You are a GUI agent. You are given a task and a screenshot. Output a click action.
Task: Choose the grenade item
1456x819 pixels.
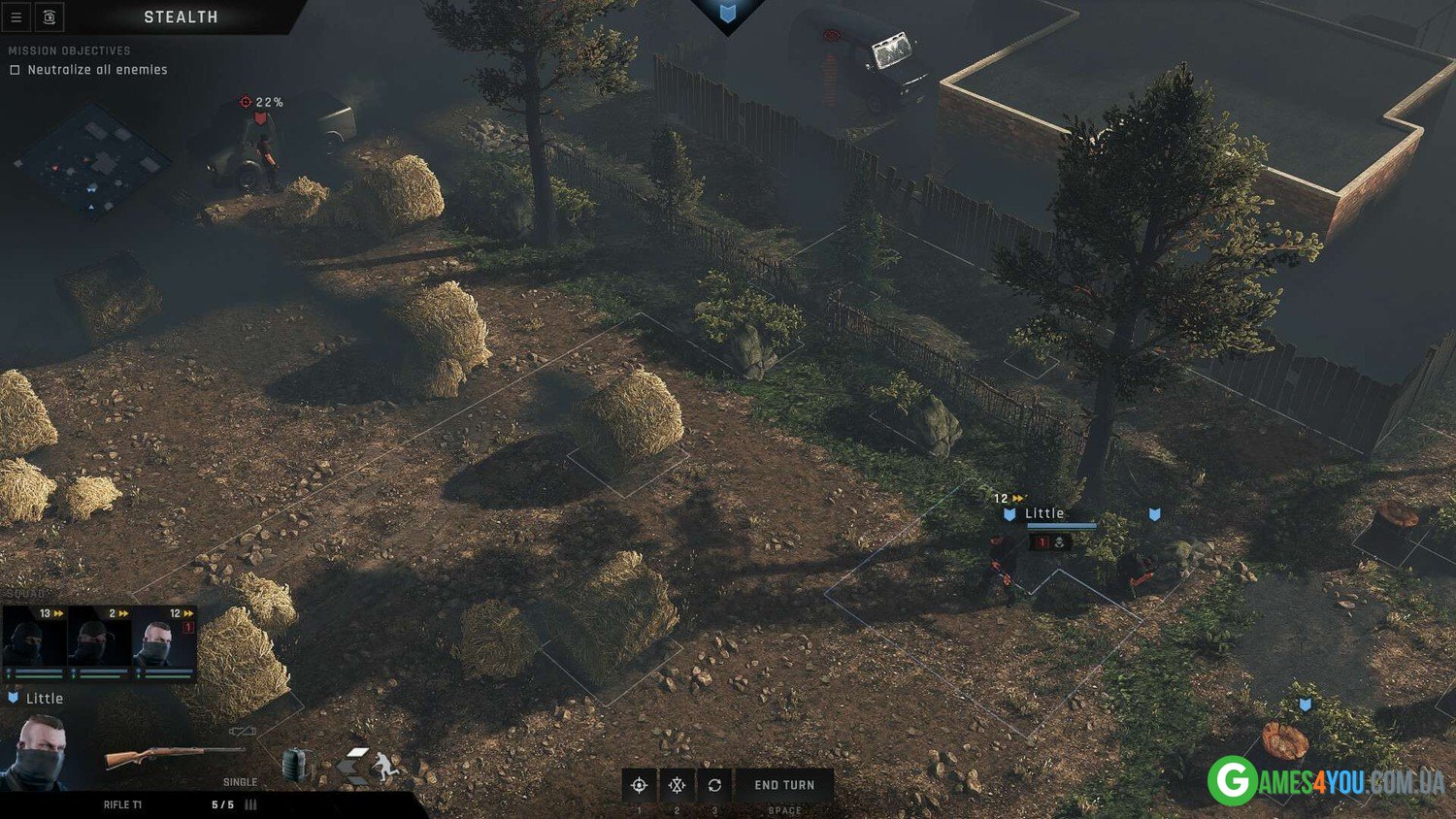pos(296,764)
